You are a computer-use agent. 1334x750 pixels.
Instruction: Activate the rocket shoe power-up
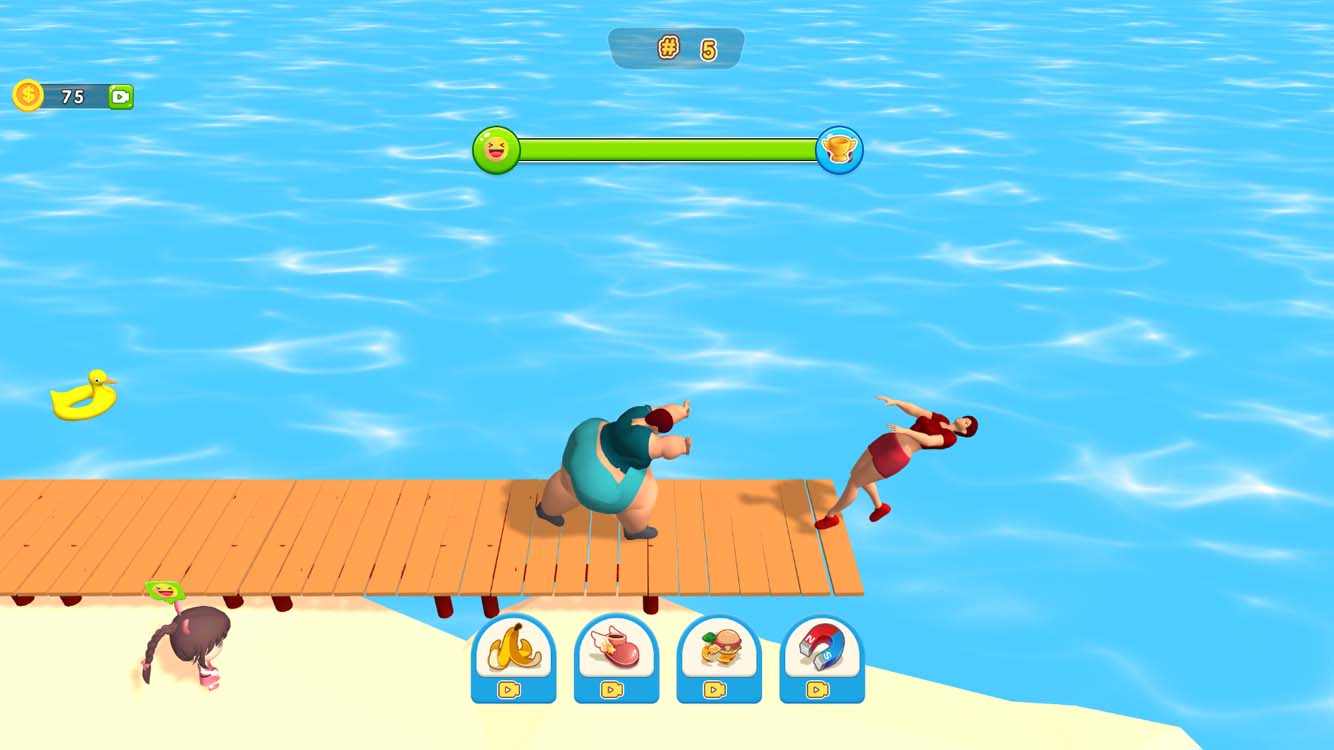point(617,650)
